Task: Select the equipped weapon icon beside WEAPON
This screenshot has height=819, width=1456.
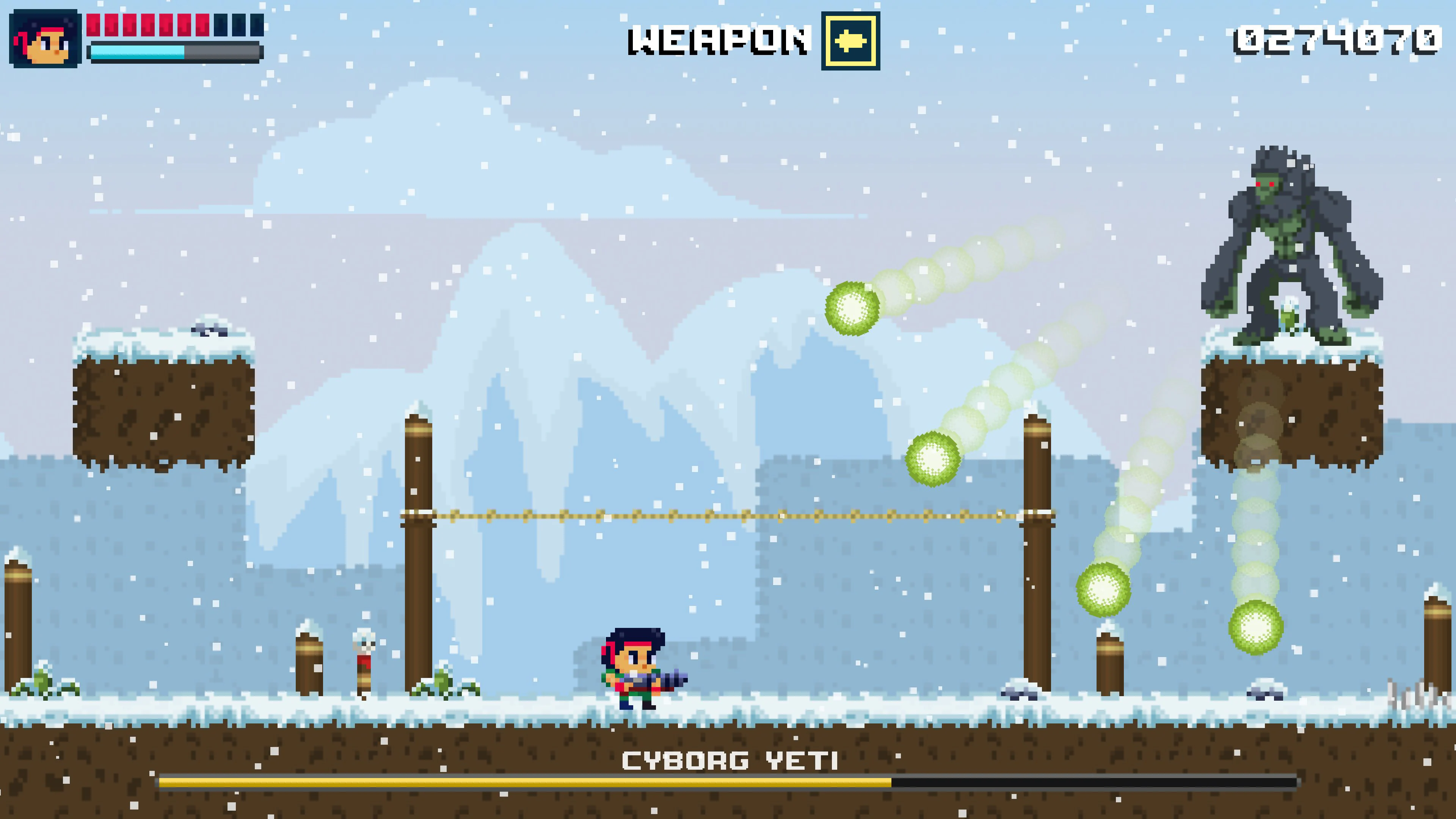Action: point(850,41)
